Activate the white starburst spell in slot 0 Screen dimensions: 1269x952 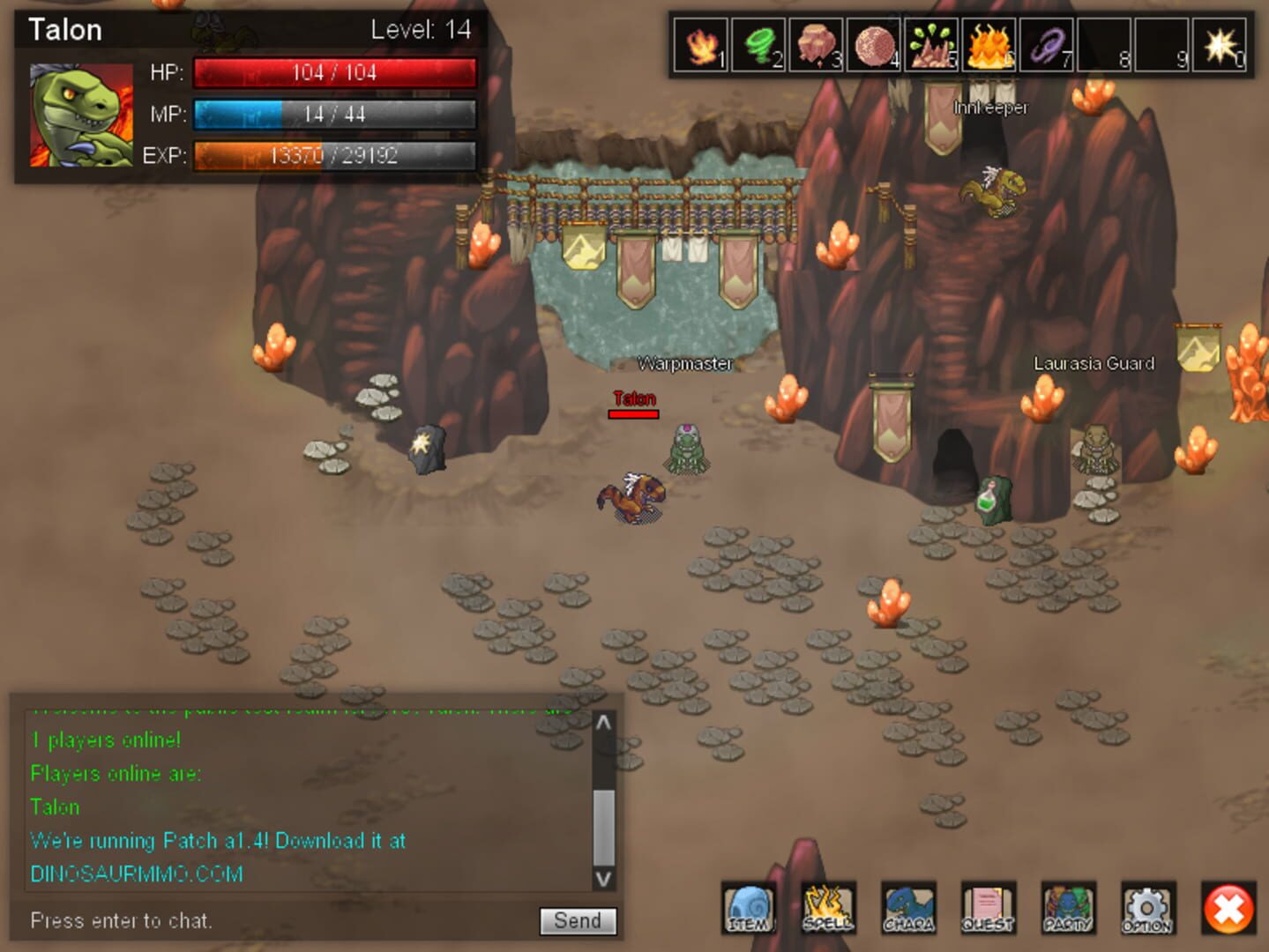click(1220, 45)
